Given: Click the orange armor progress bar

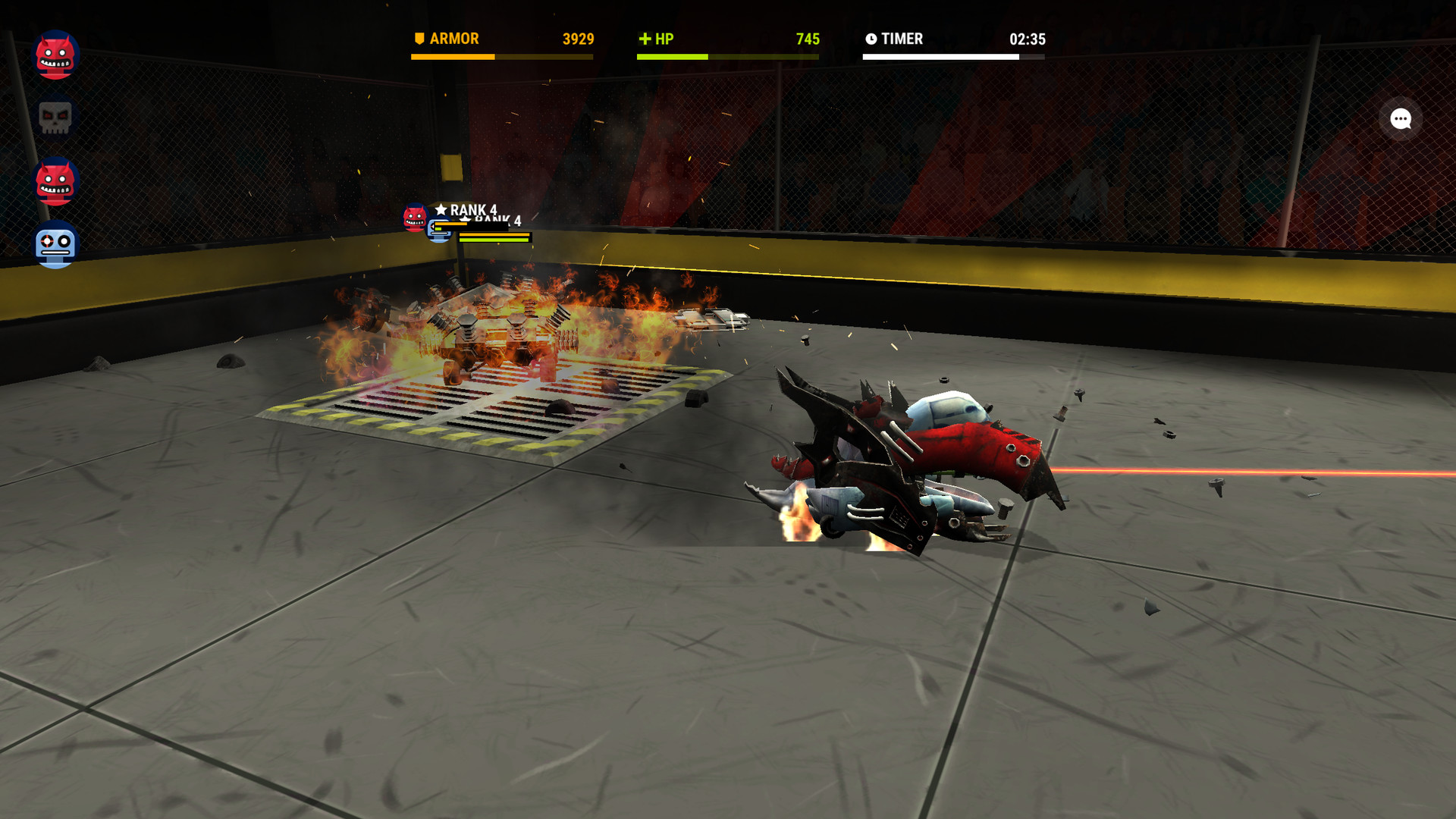Looking at the screenshot, I should click(x=502, y=56).
